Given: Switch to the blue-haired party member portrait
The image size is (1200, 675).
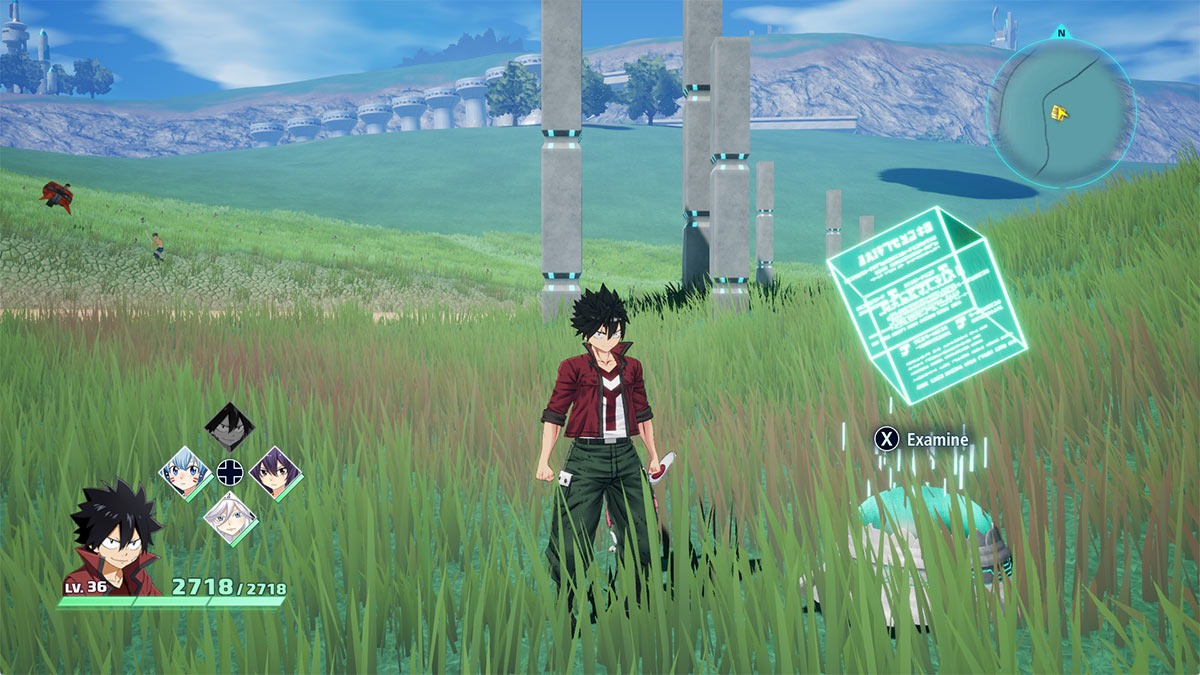Looking at the screenshot, I should point(185,472).
